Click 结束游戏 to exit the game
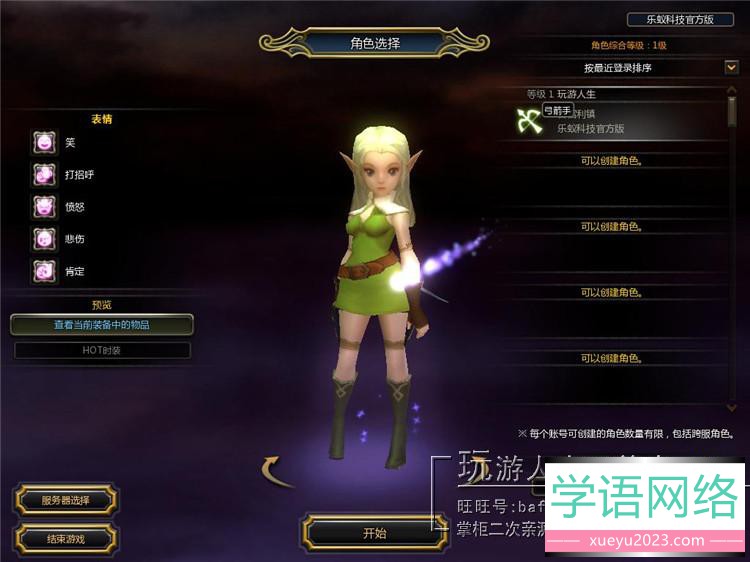 (x=66, y=539)
